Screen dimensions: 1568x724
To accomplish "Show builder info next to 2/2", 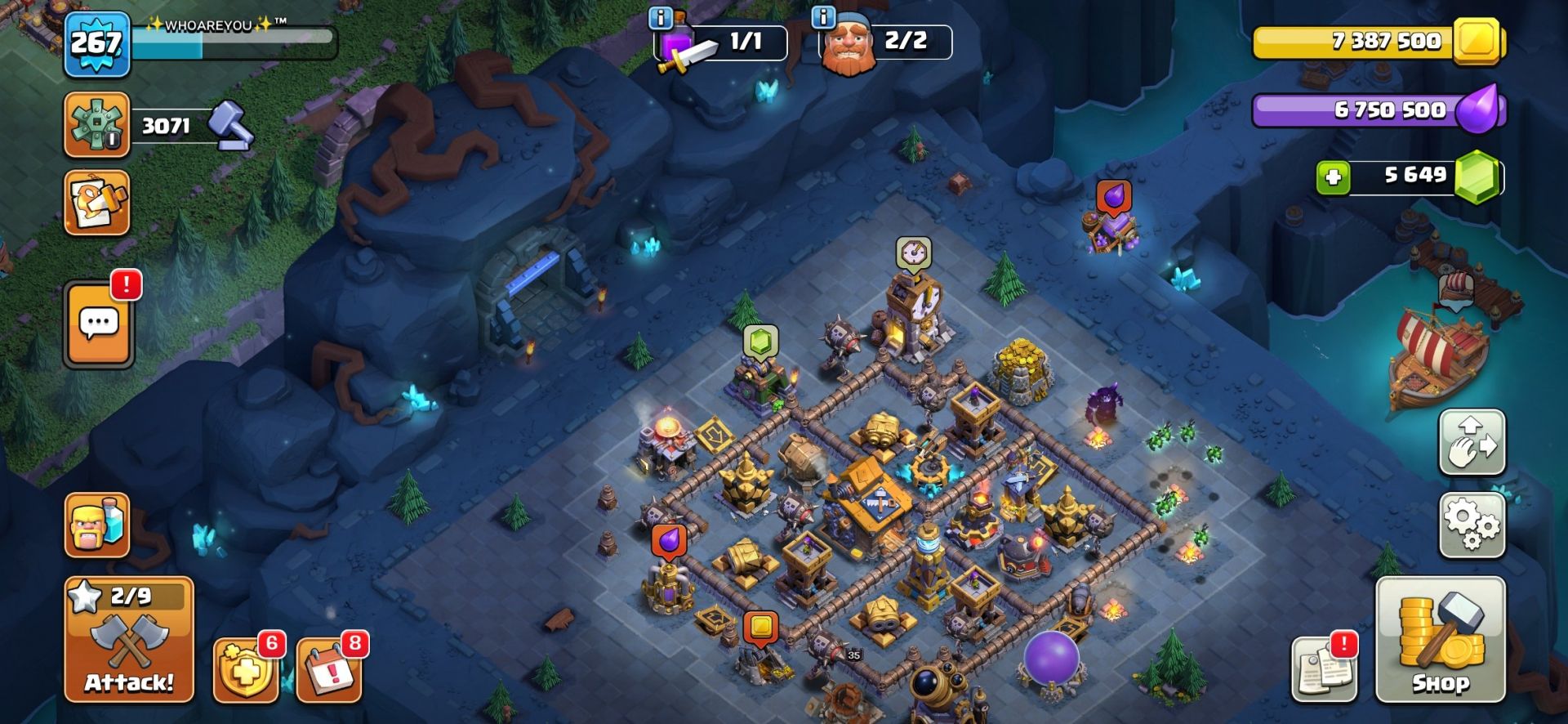I will click(x=823, y=17).
